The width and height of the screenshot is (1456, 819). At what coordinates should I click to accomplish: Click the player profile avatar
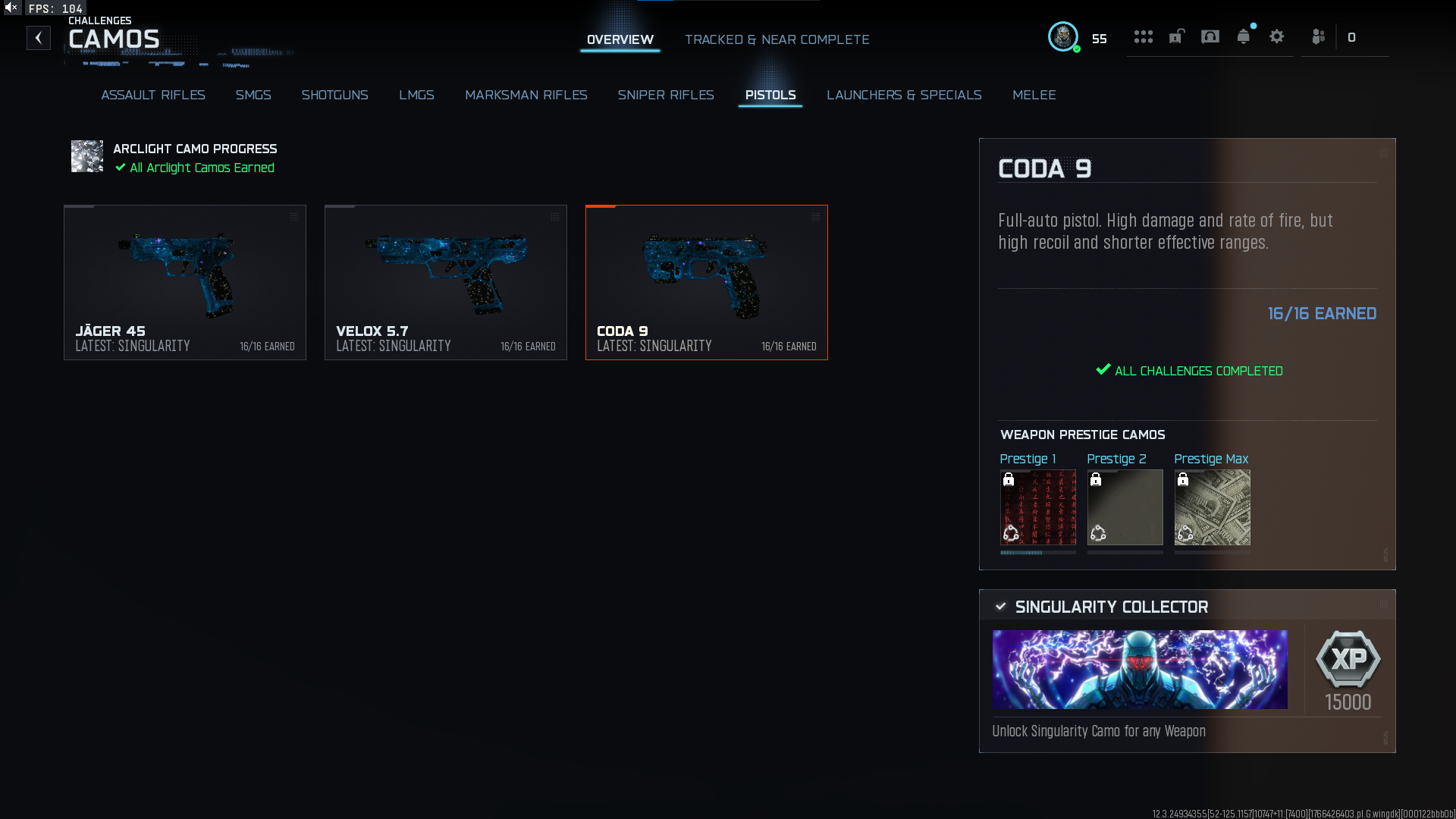[1063, 36]
